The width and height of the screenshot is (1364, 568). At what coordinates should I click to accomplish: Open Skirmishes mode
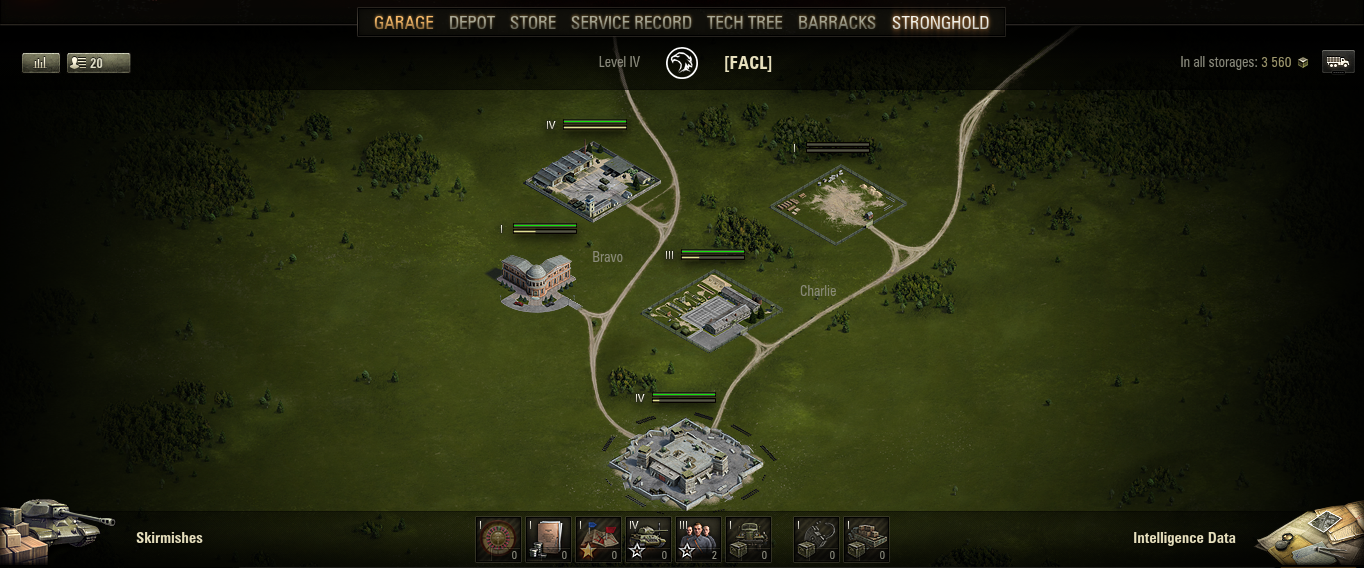168,538
